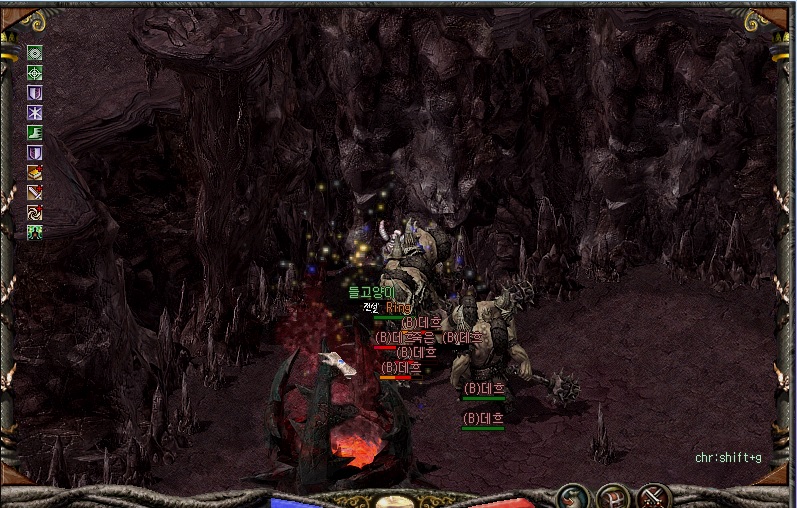Click the green concentric circles buff icon
The height and width of the screenshot is (508, 797).
tap(34, 54)
